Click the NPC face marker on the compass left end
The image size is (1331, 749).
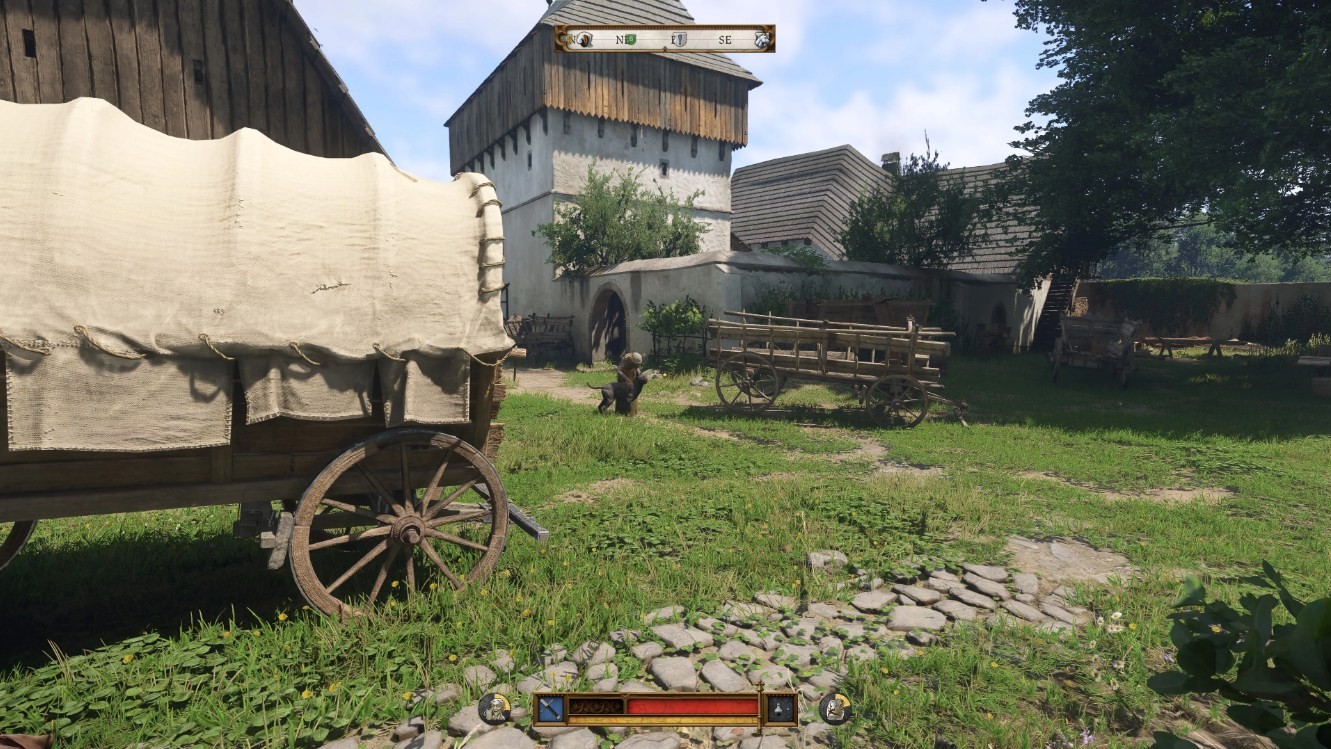583,40
